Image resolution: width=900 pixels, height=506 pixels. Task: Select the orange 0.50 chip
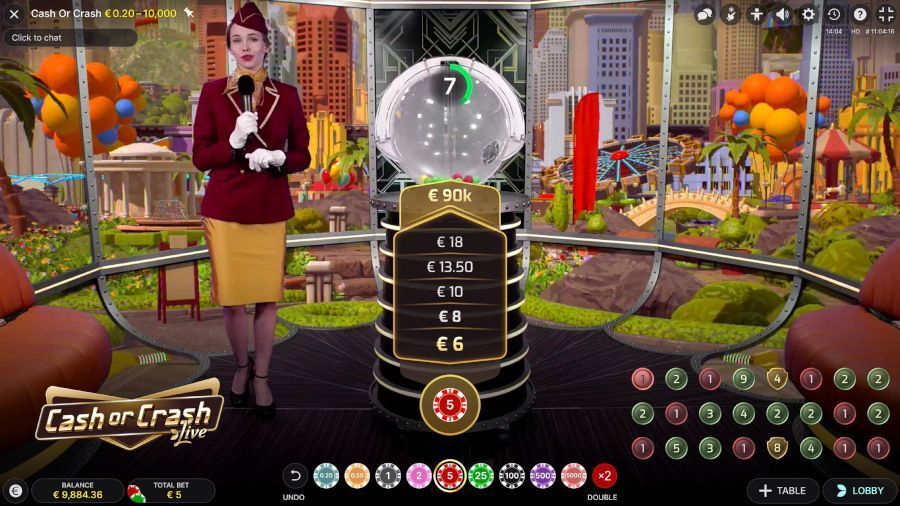357,476
